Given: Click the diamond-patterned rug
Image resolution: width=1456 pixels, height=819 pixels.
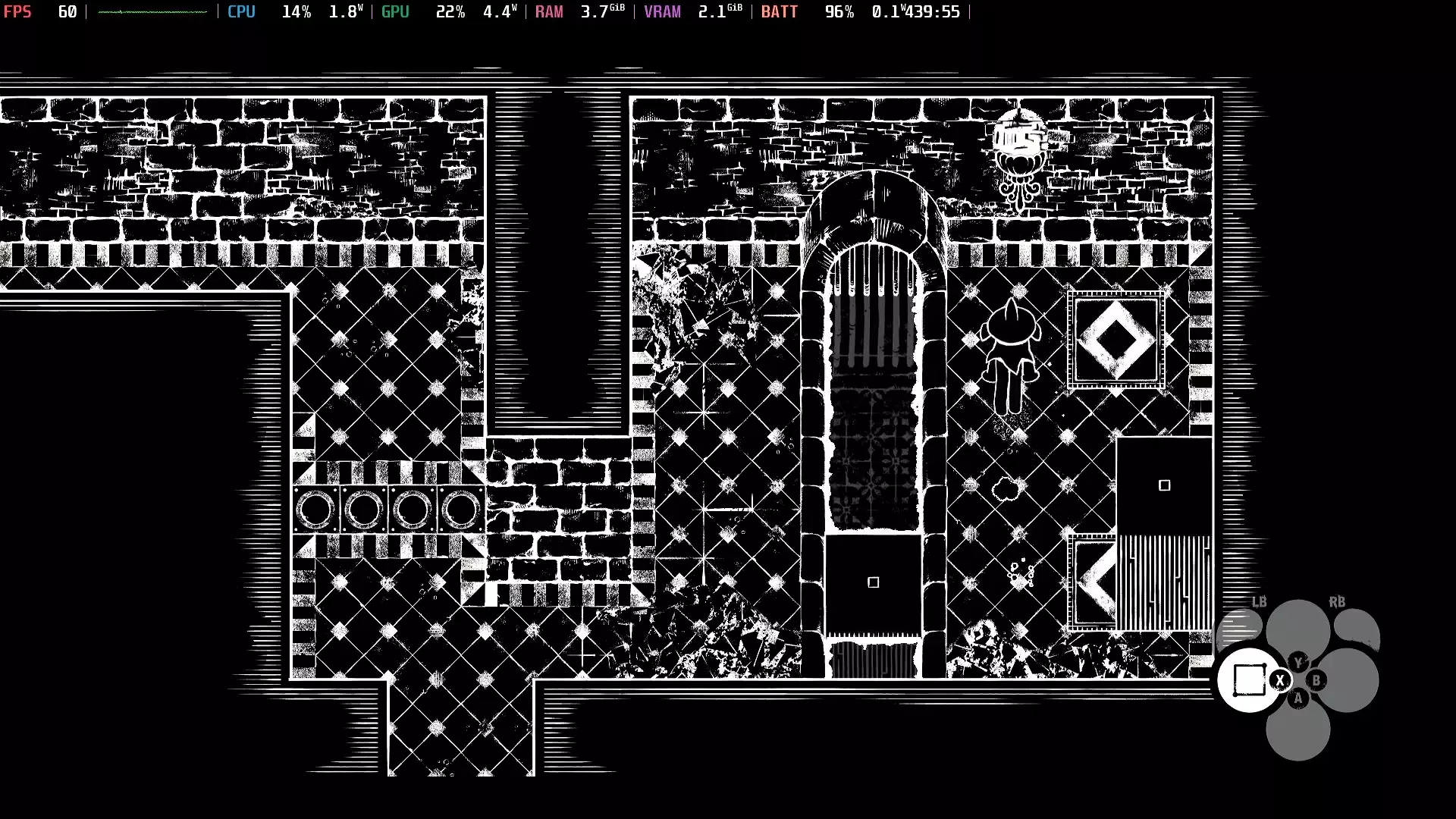Looking at the screenshot, I should pos(1116,340).
